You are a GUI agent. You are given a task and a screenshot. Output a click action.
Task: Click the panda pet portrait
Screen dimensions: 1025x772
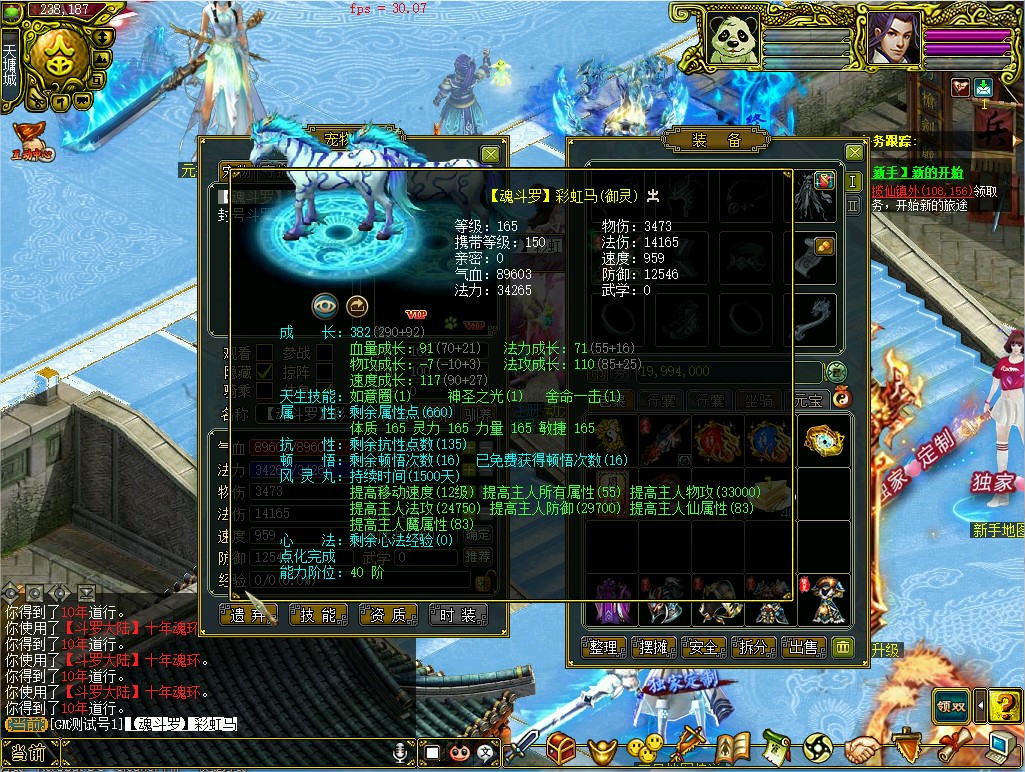[735, 40]
